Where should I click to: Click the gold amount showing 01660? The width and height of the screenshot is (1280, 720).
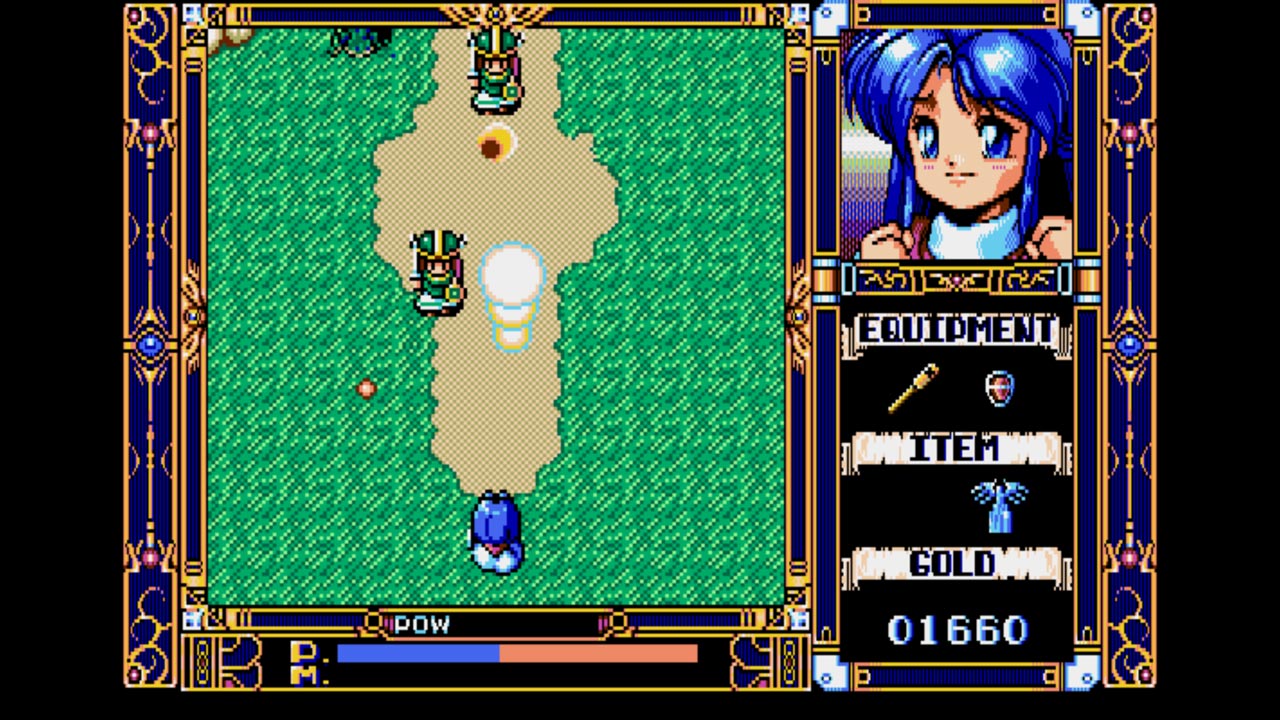point(958,628)
